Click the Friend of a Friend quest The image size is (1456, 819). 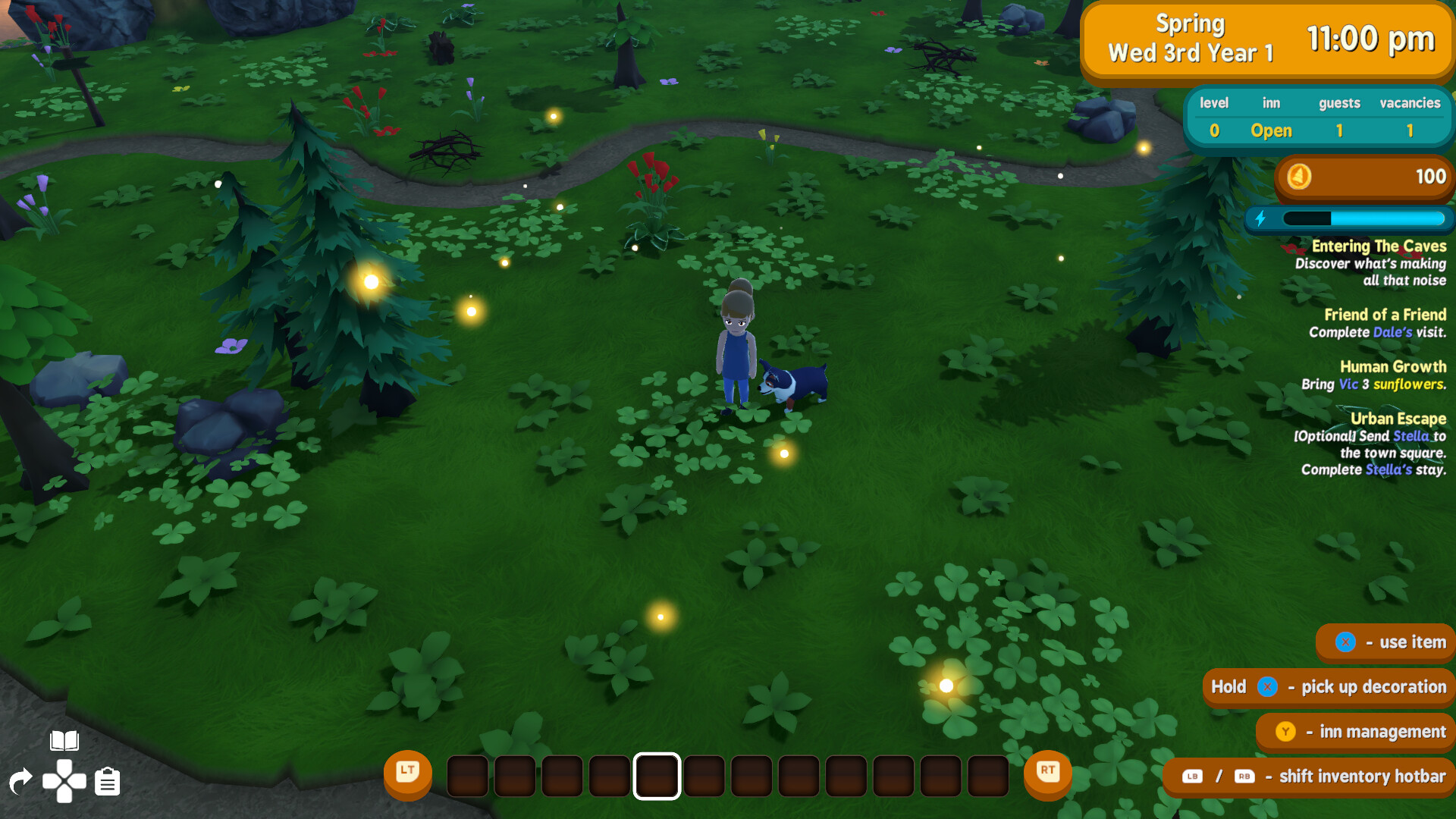point(1384,314)
